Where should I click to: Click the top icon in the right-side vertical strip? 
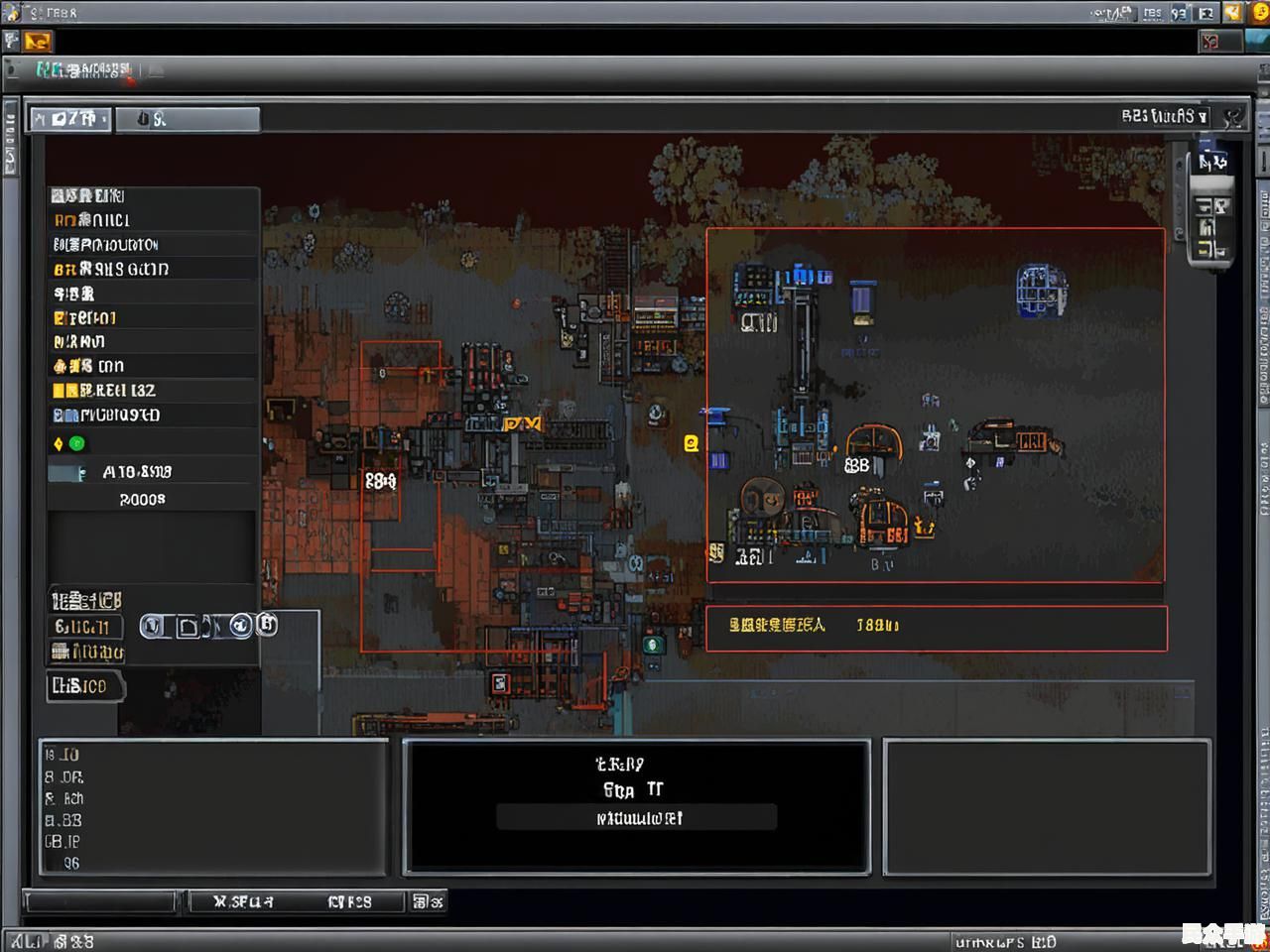coord(1212,162)
